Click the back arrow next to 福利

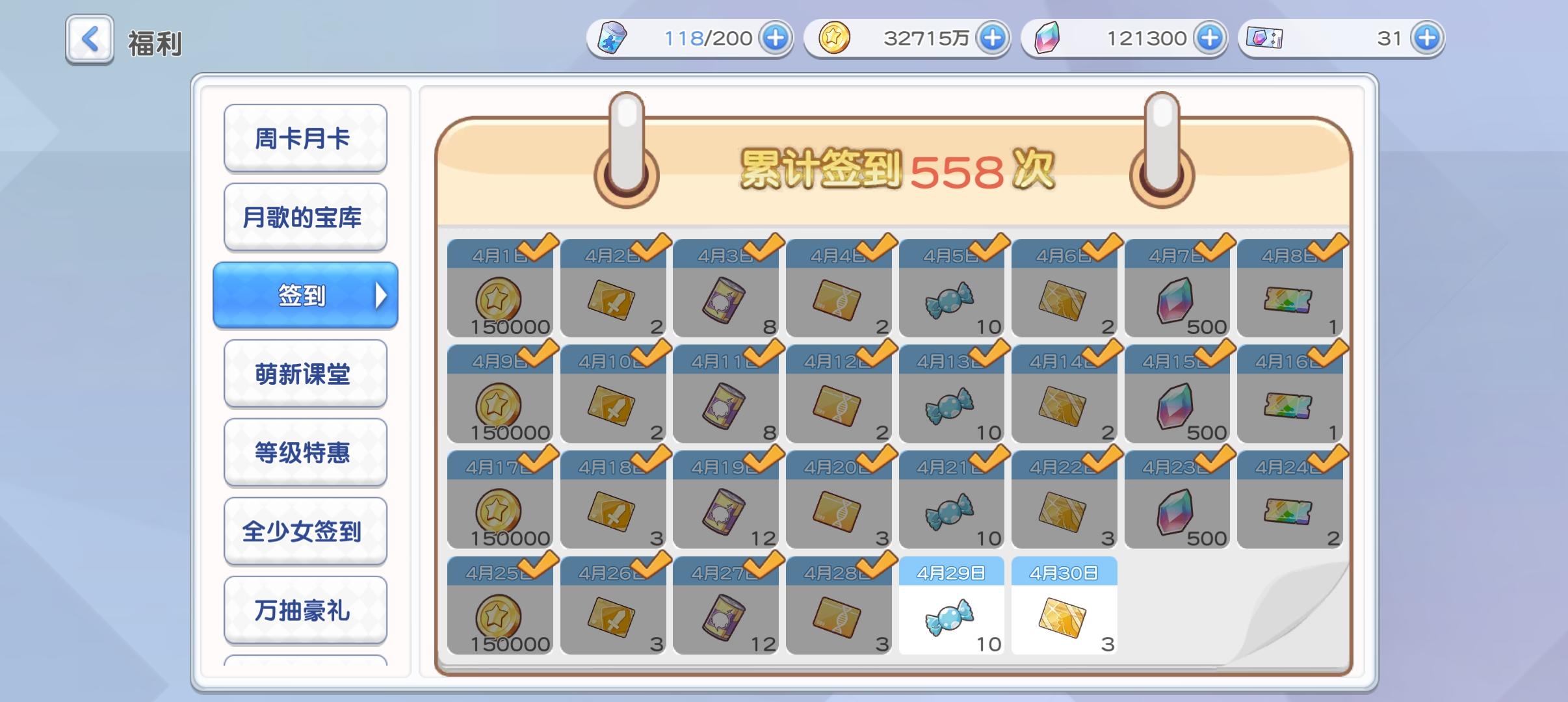(x=89, y=40)
